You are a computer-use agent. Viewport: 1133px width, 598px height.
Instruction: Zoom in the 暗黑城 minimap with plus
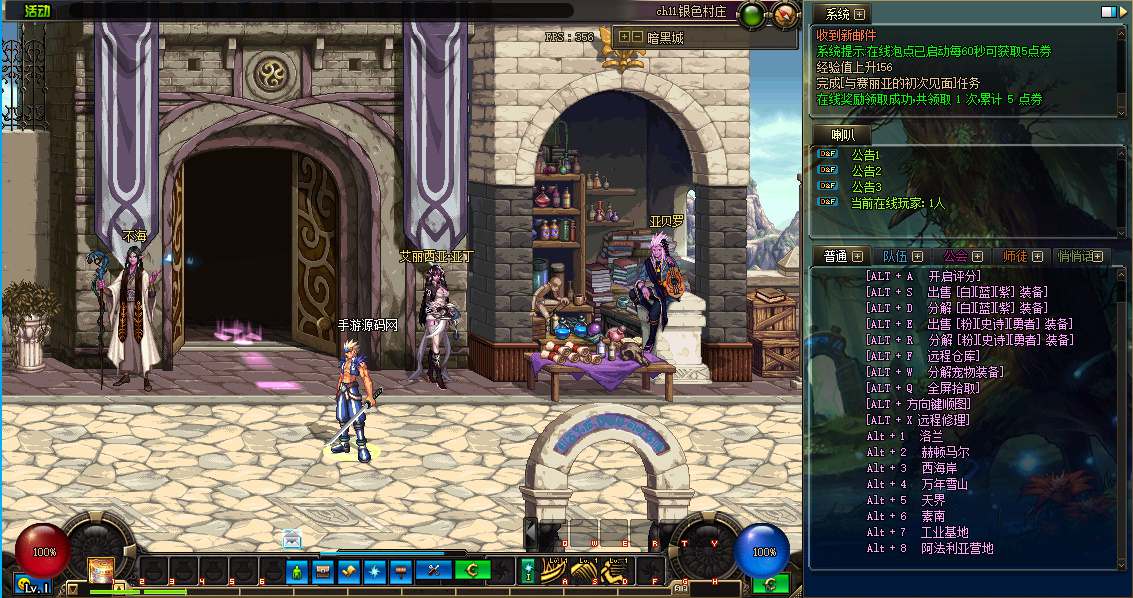pyautogui.click(x=625, y=37)
